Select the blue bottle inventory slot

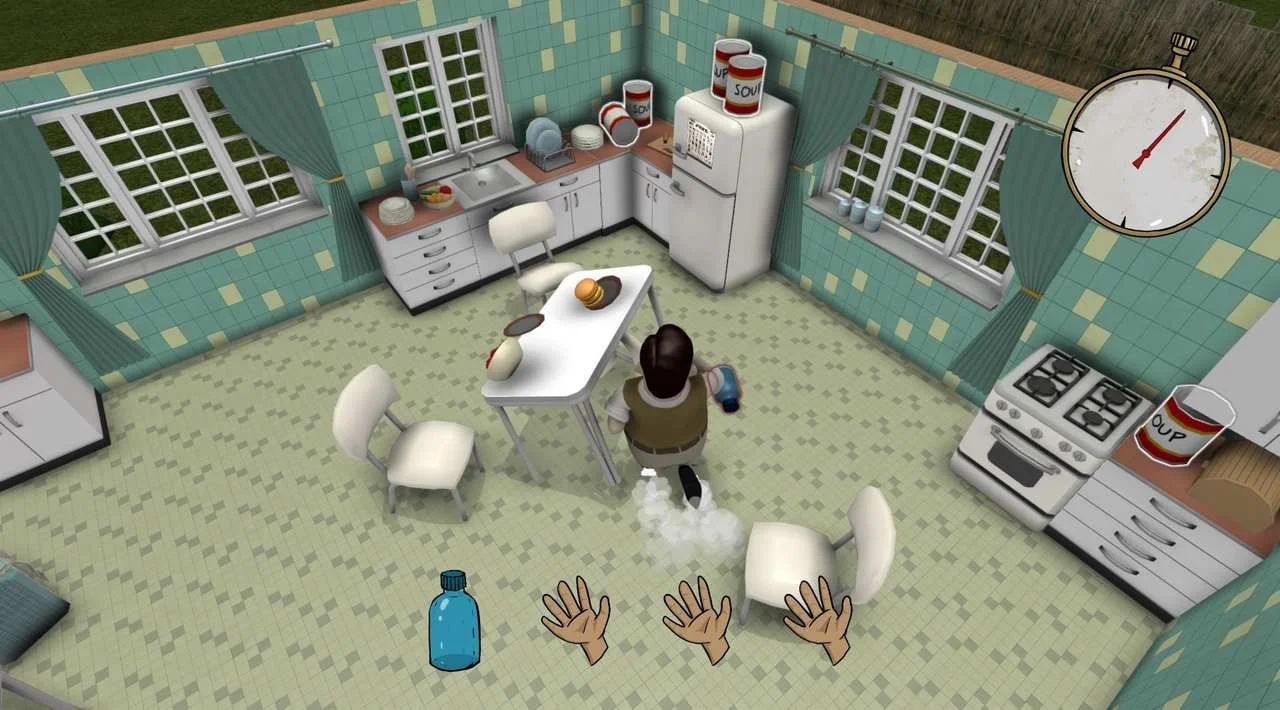(454, 621)
